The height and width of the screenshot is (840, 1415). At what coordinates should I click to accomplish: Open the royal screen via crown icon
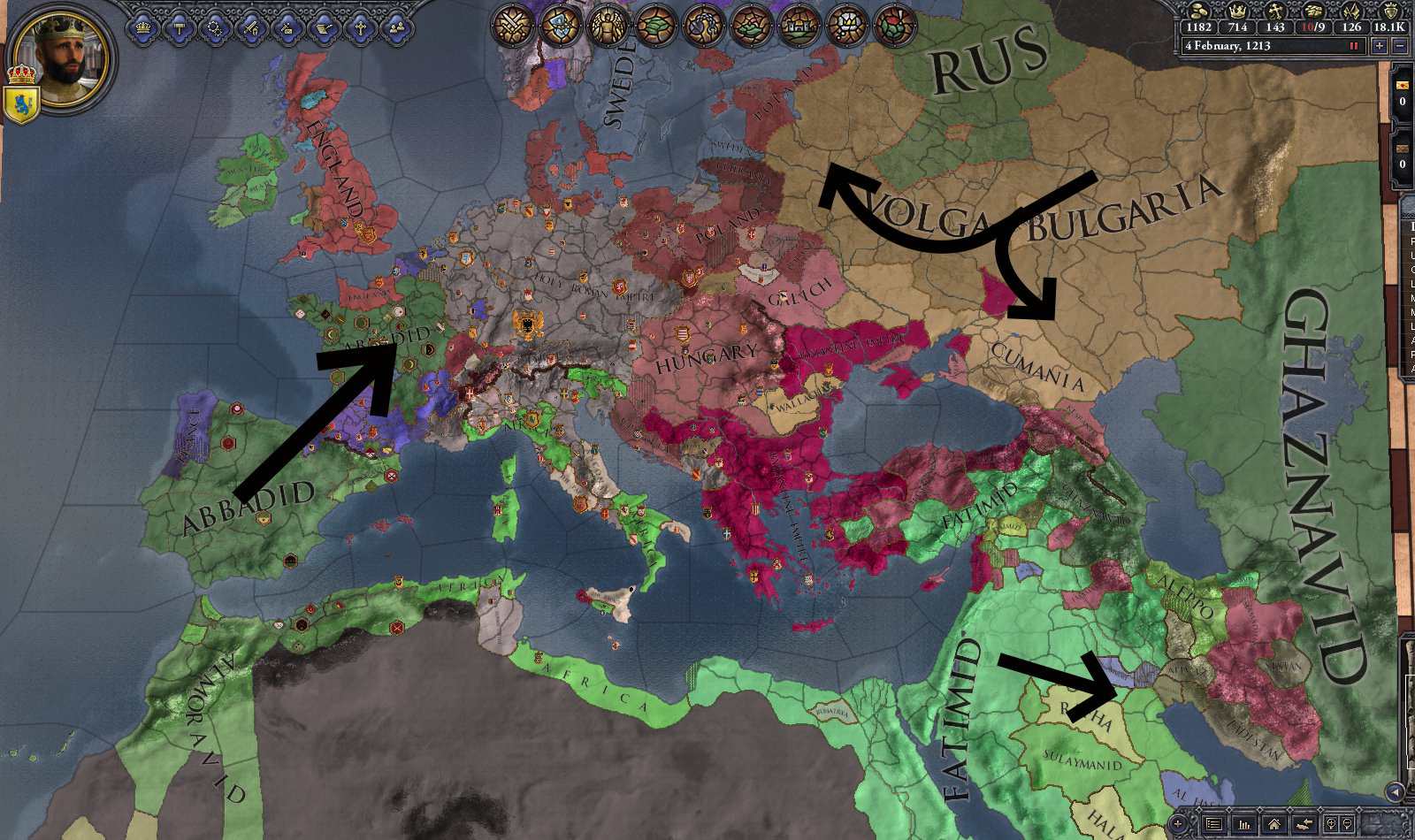(143, 25)
